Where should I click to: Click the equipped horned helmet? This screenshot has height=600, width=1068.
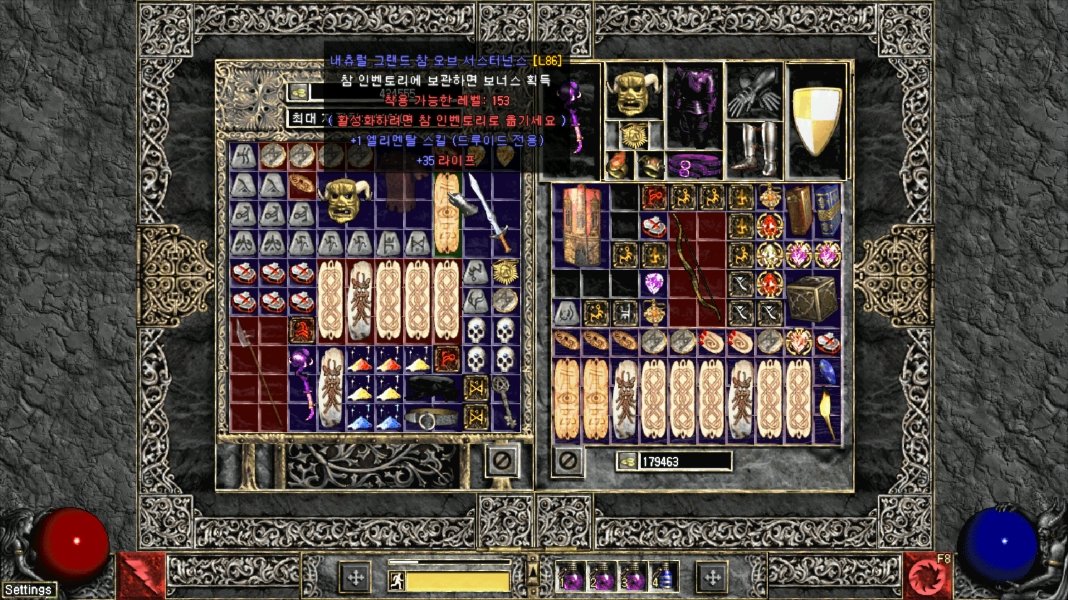tap(633, 93)
